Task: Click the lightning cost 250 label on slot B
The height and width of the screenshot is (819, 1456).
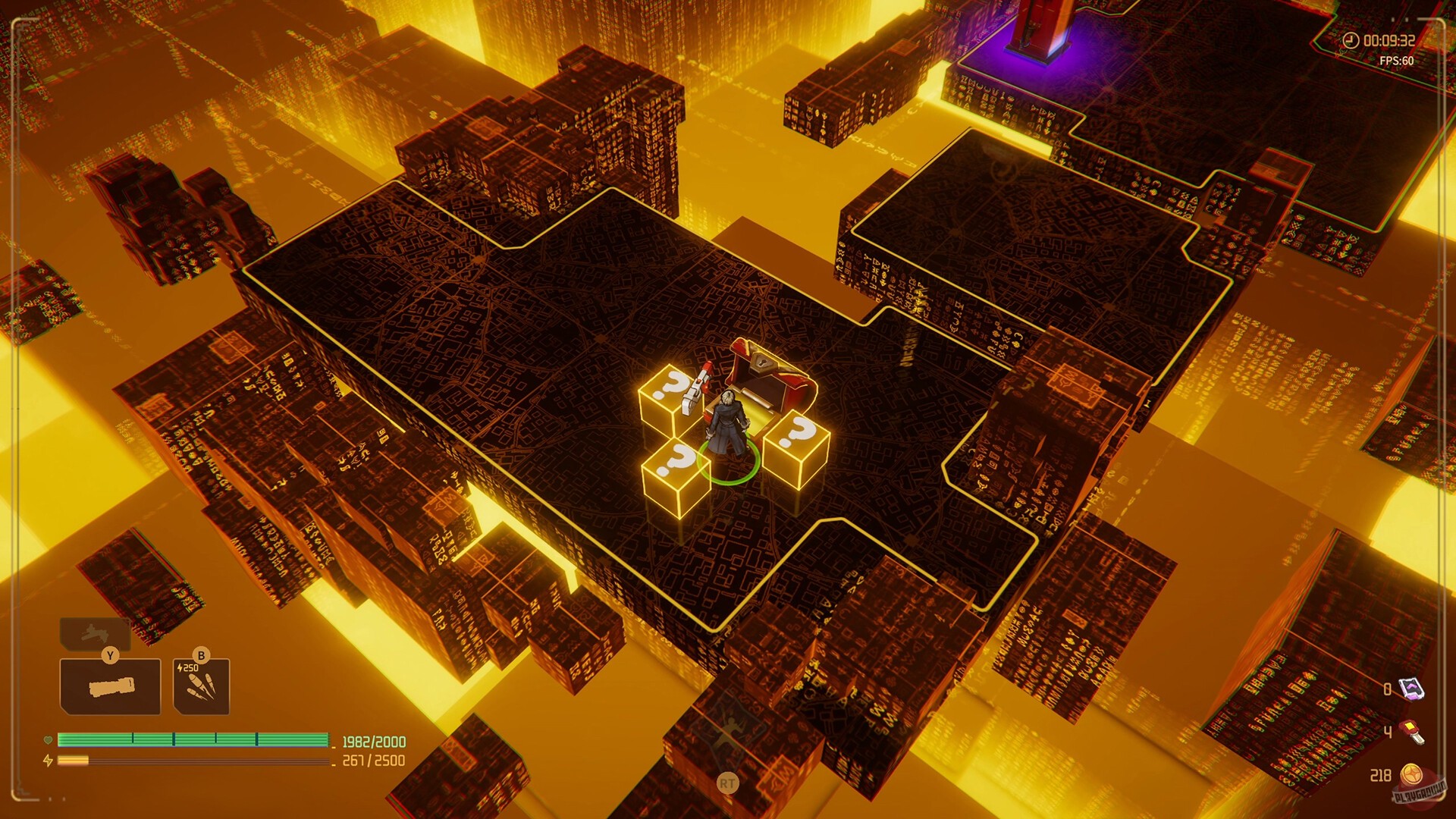Action: click(x=187, y=667)
